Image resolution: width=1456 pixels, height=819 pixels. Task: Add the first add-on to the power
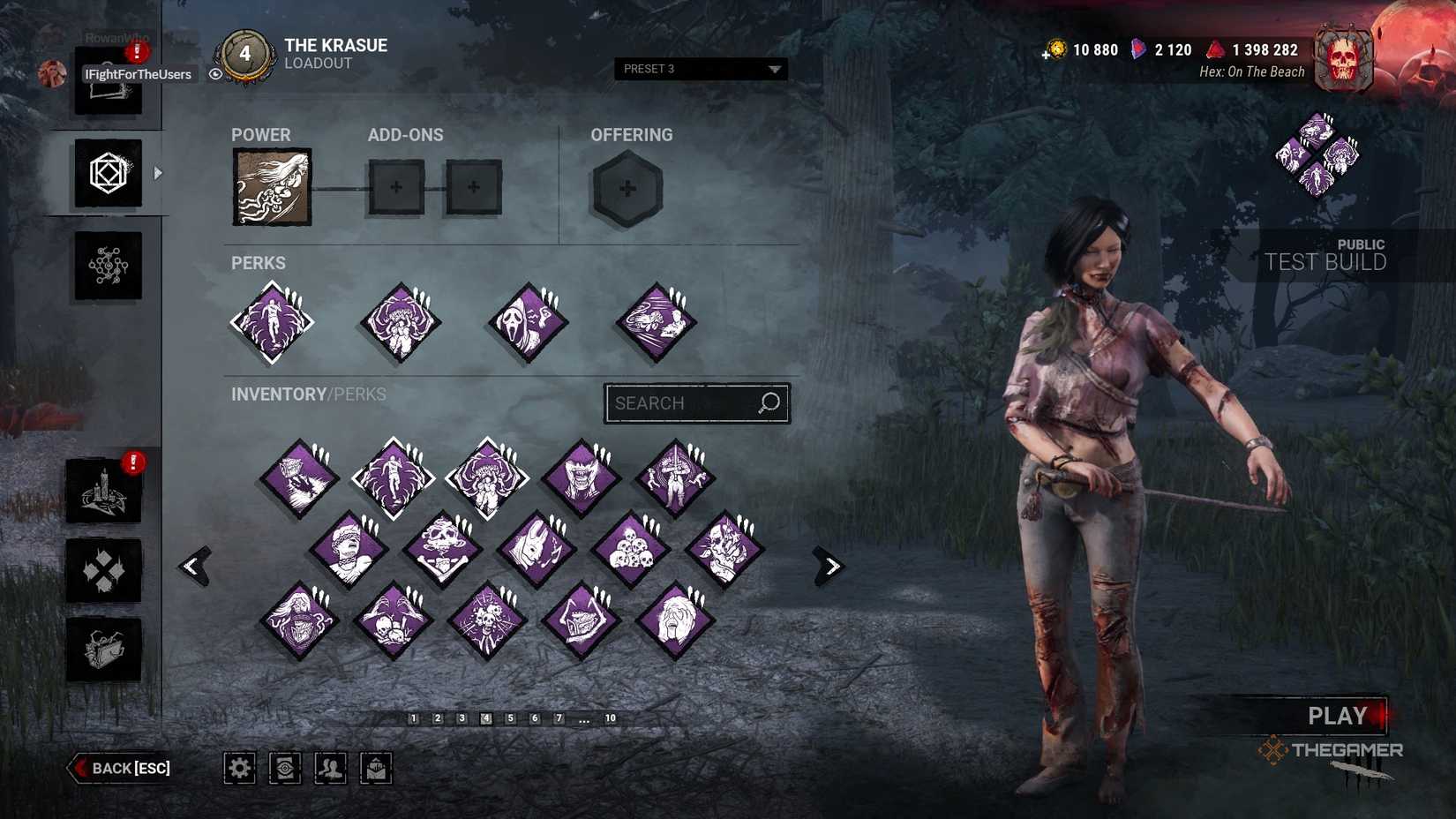click(x=396, y=187)
